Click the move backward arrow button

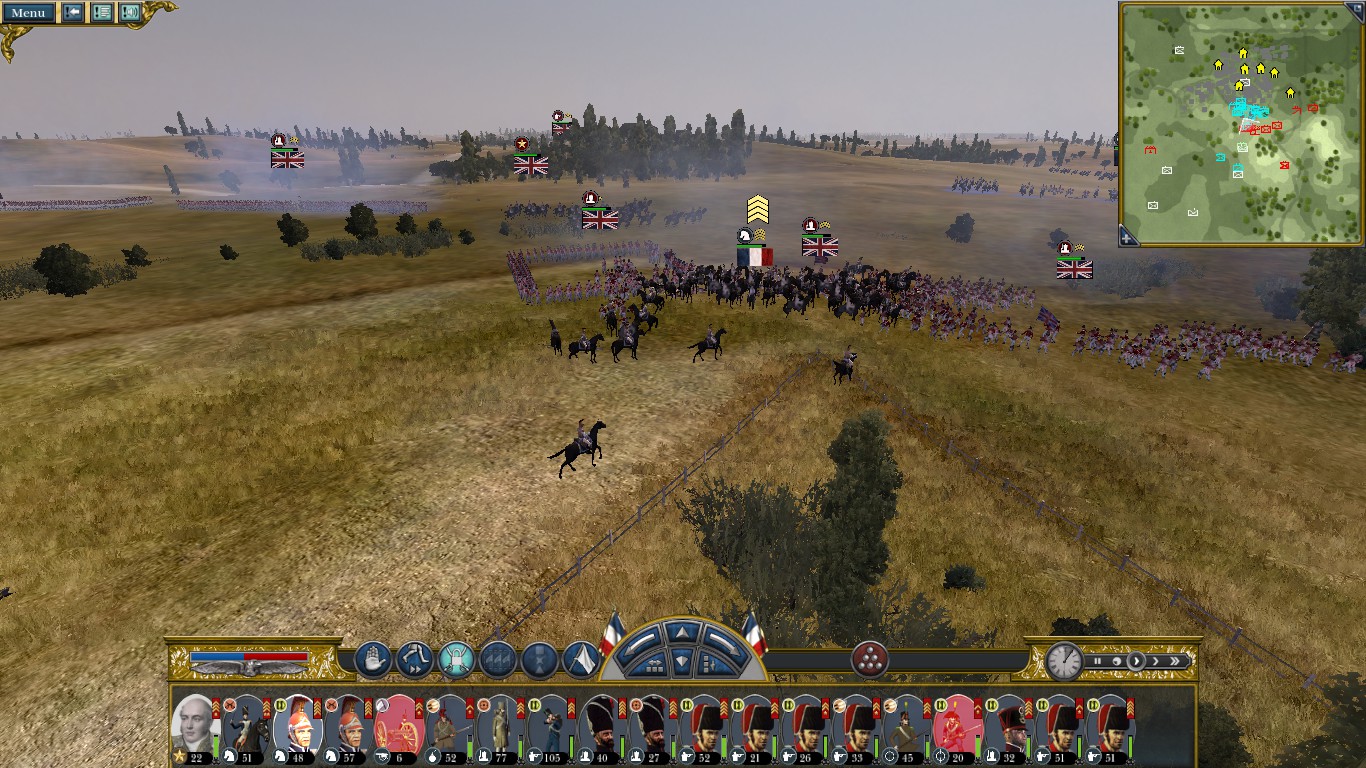tap(681, 661)
